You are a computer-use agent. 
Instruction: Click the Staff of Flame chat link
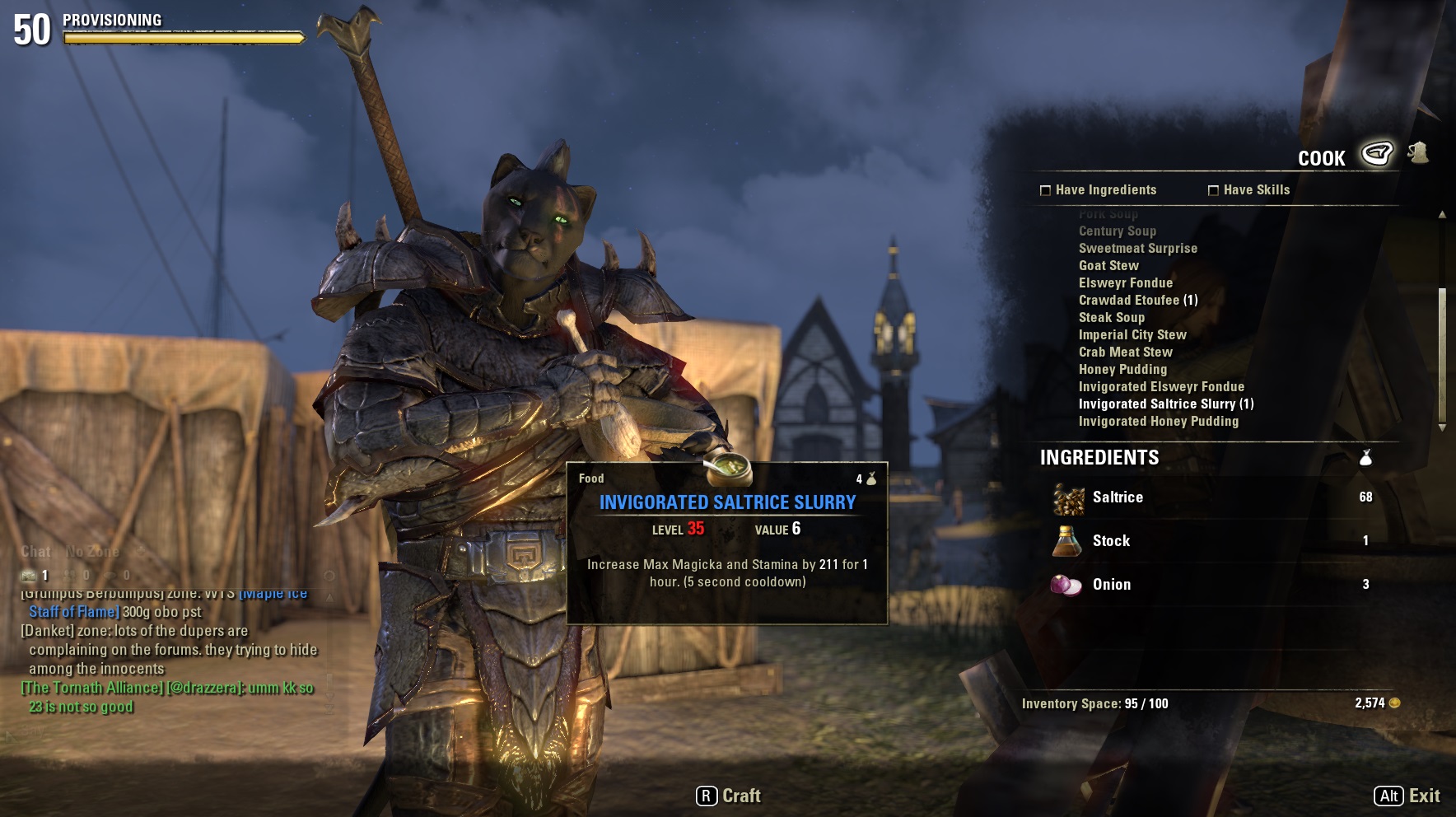74,612
